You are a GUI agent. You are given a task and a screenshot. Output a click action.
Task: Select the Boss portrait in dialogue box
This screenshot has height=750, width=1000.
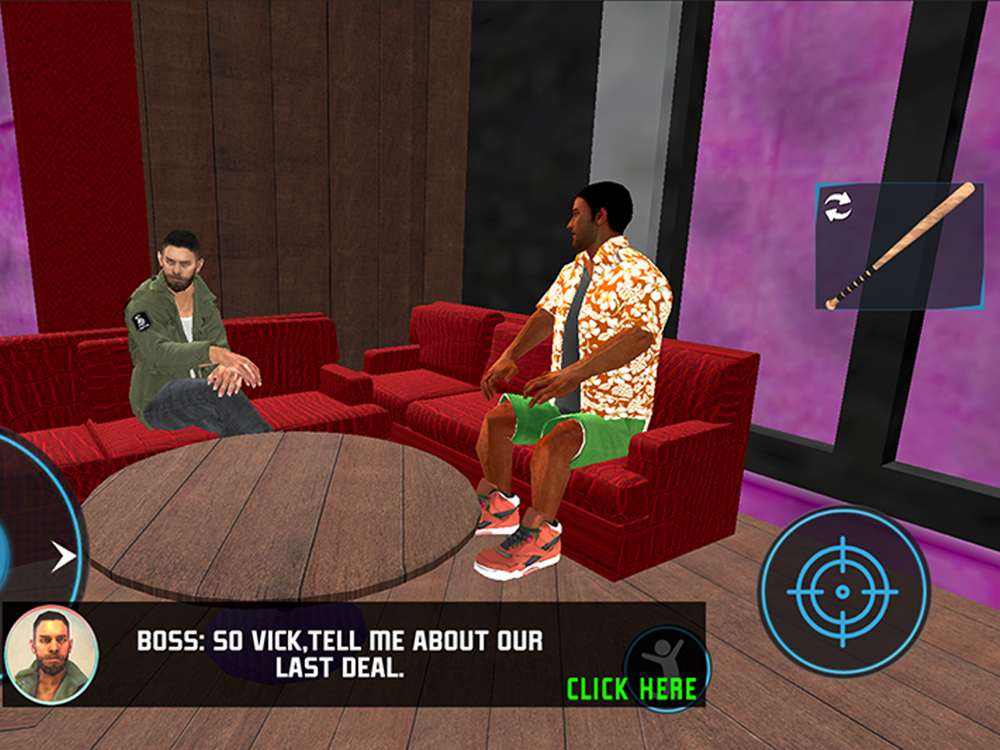(x=51, y=655)
